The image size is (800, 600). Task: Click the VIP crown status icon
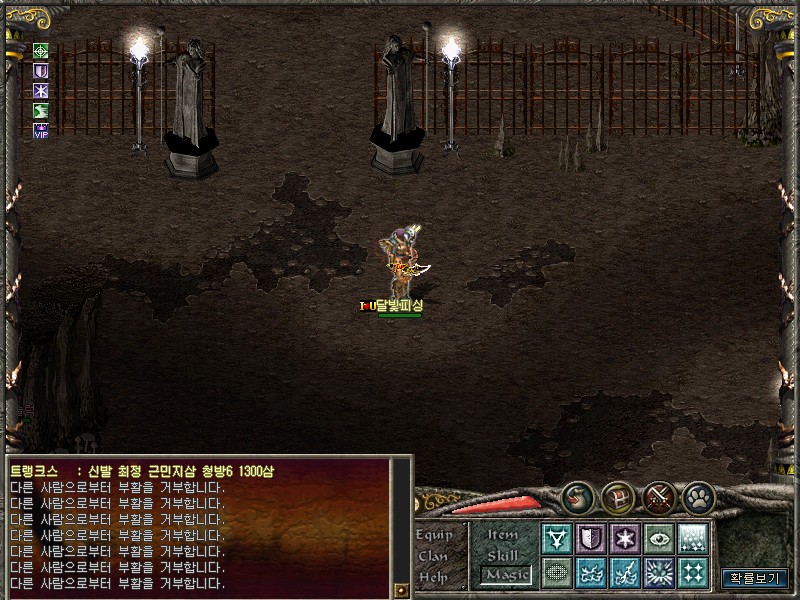(x=41, y=131)
